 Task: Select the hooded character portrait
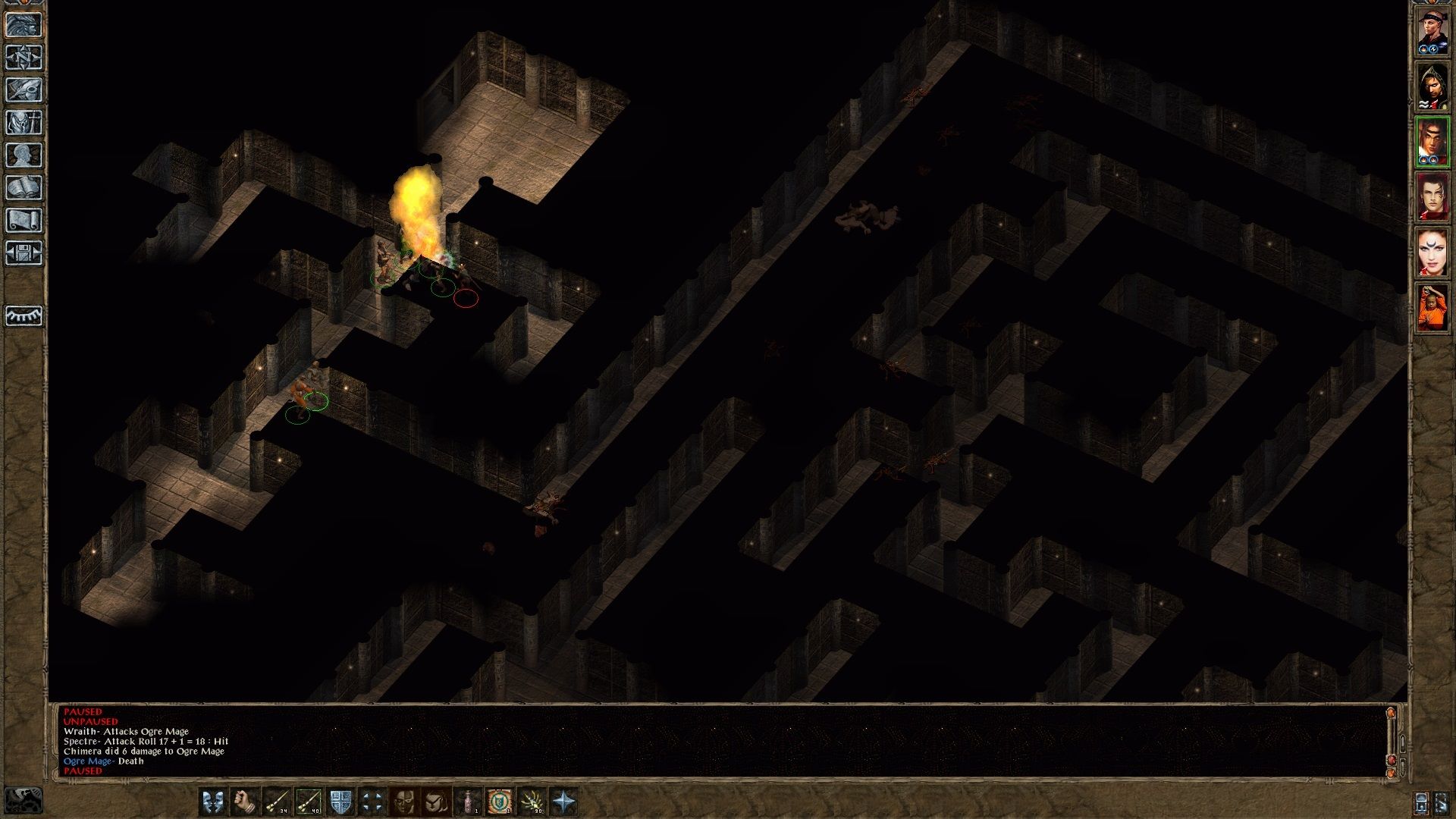tap(1432, 86)
